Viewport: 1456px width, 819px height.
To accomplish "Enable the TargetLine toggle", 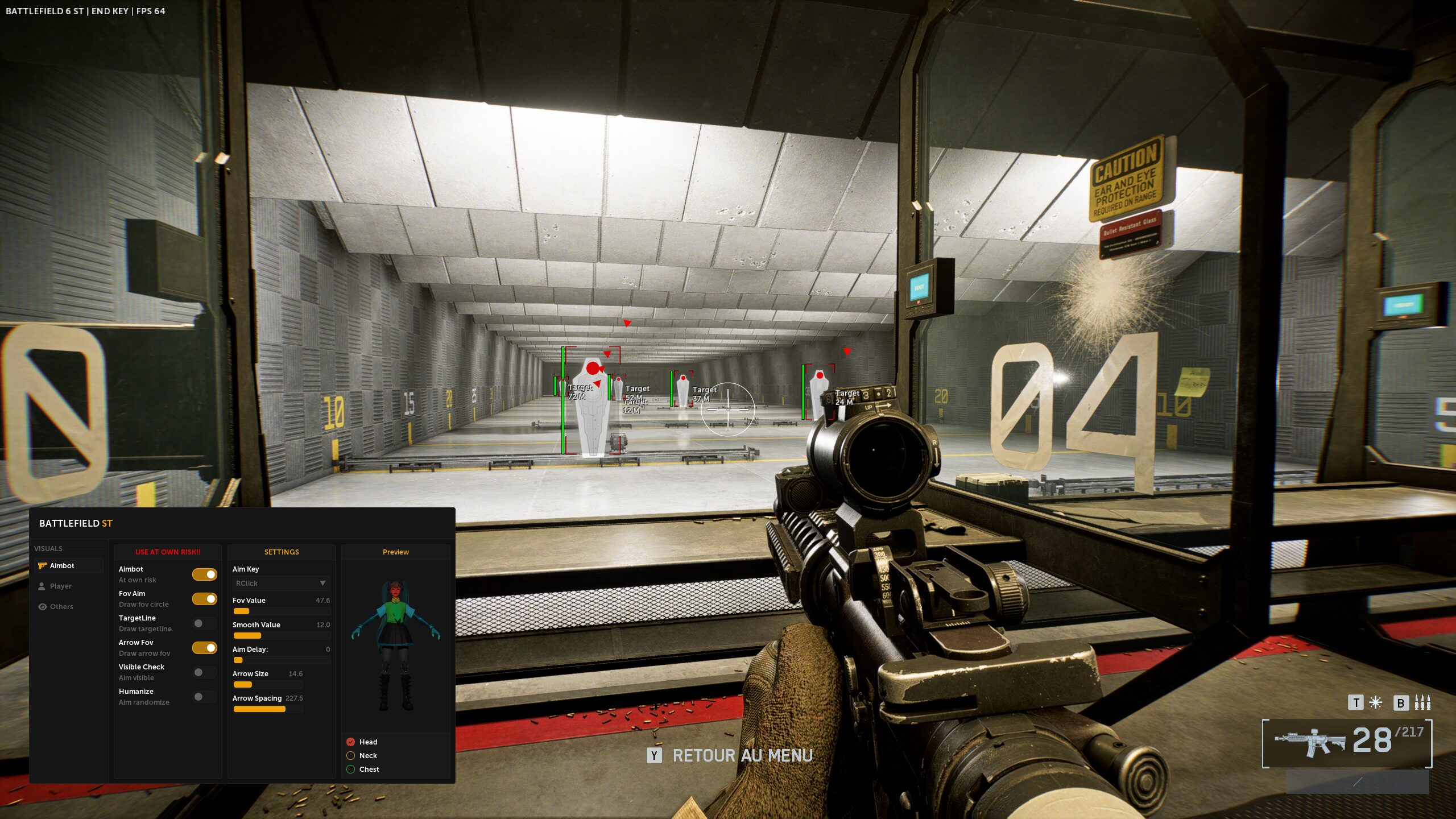I will point(204,623).
